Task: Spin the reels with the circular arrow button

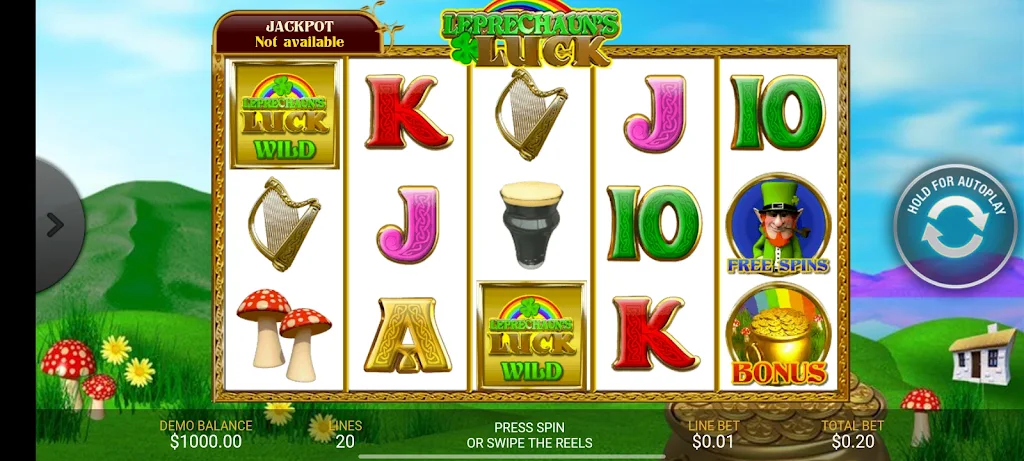Action: point(954,229)
